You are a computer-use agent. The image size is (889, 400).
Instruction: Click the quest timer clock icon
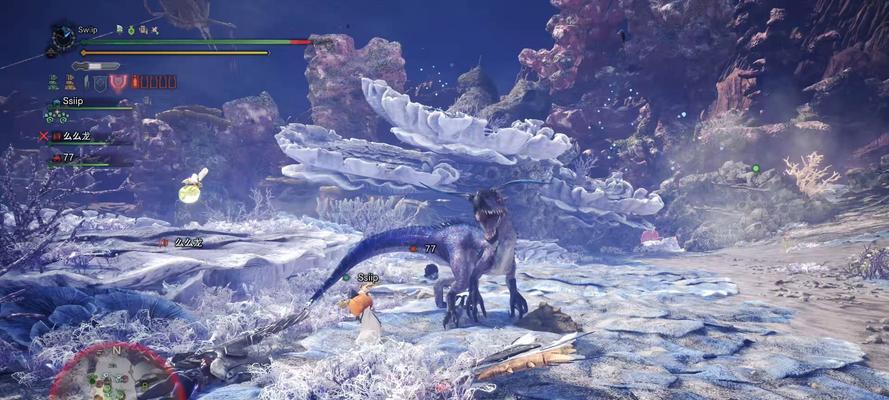point(63,37)
